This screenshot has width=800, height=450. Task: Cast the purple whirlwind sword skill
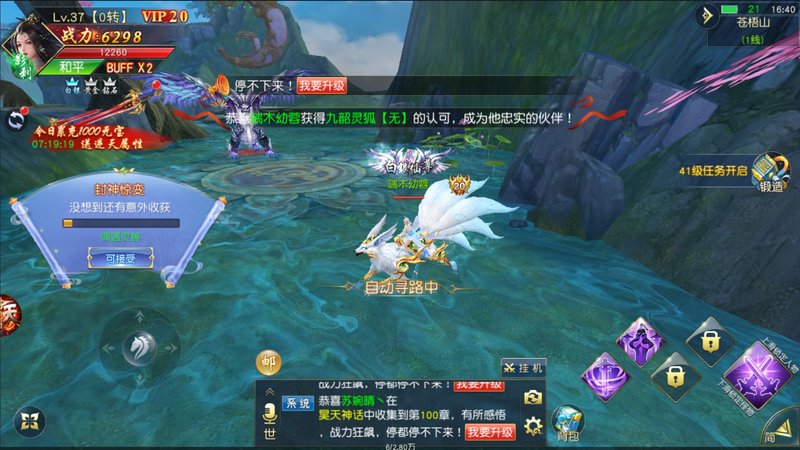tap(603, 382)
